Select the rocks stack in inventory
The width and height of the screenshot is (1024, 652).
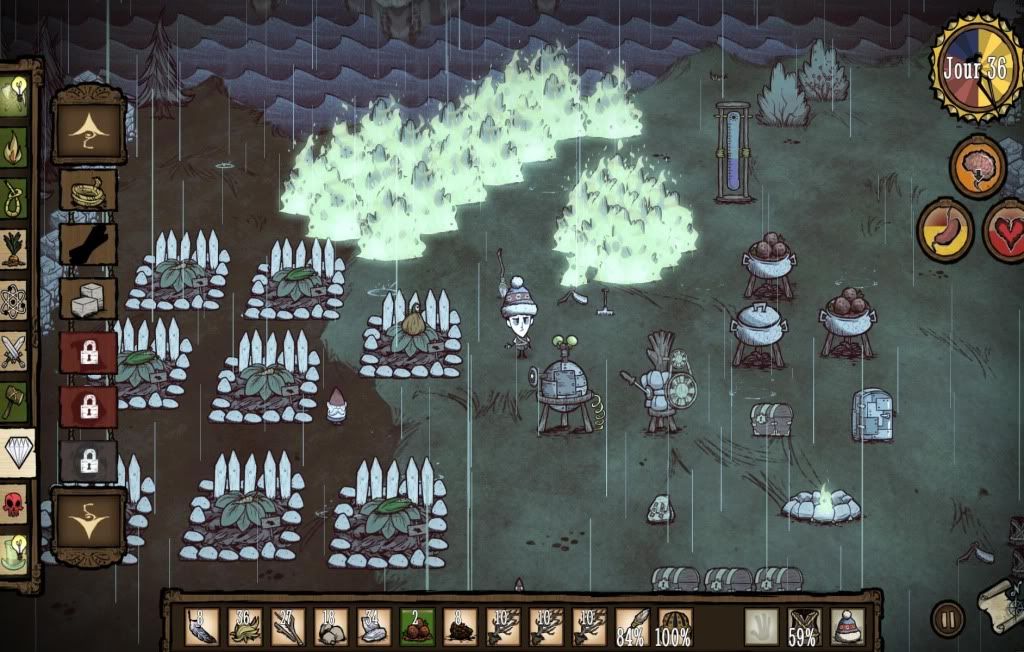pyautogui.click(x=329, y=626)
